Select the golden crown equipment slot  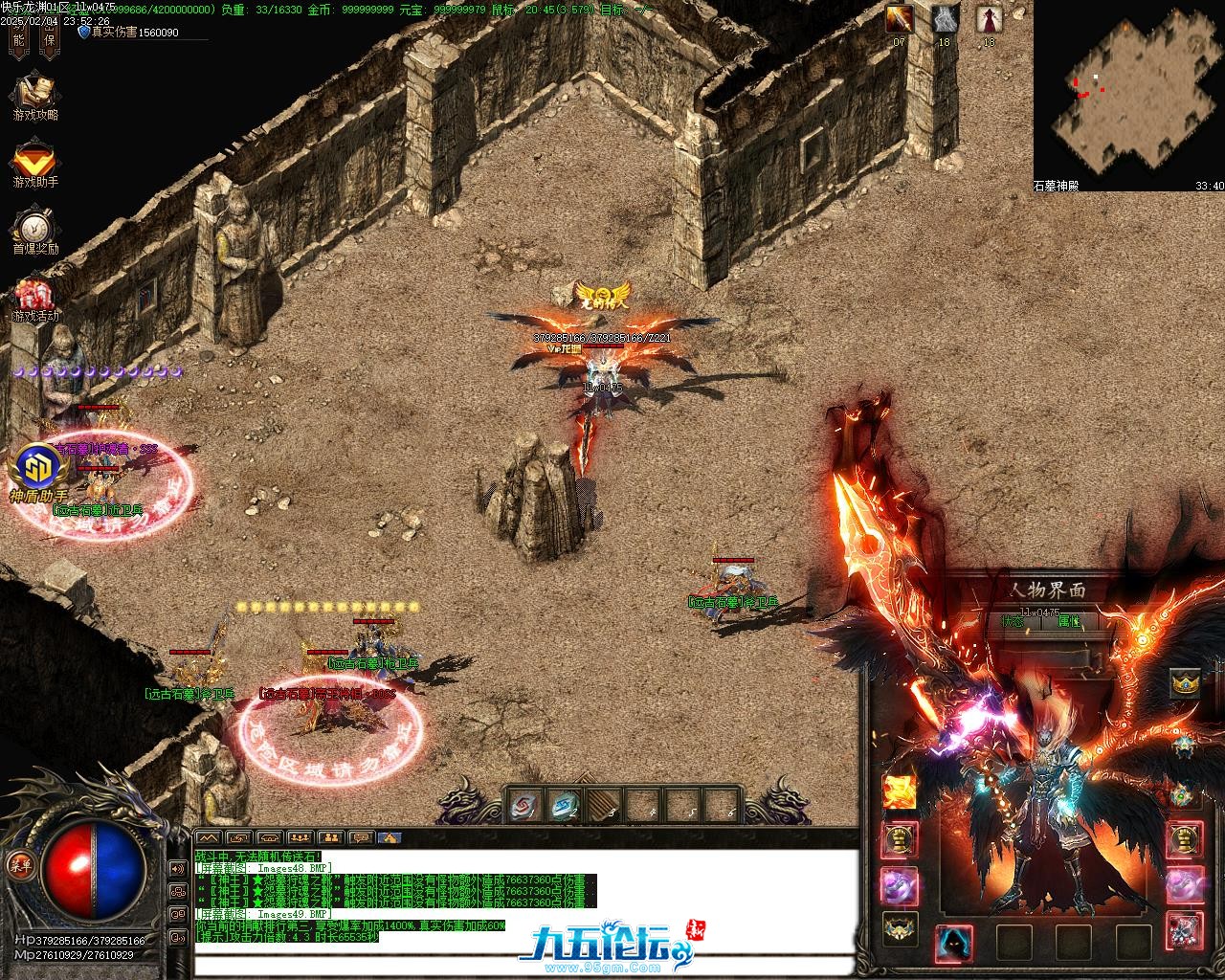[1186, 682]
